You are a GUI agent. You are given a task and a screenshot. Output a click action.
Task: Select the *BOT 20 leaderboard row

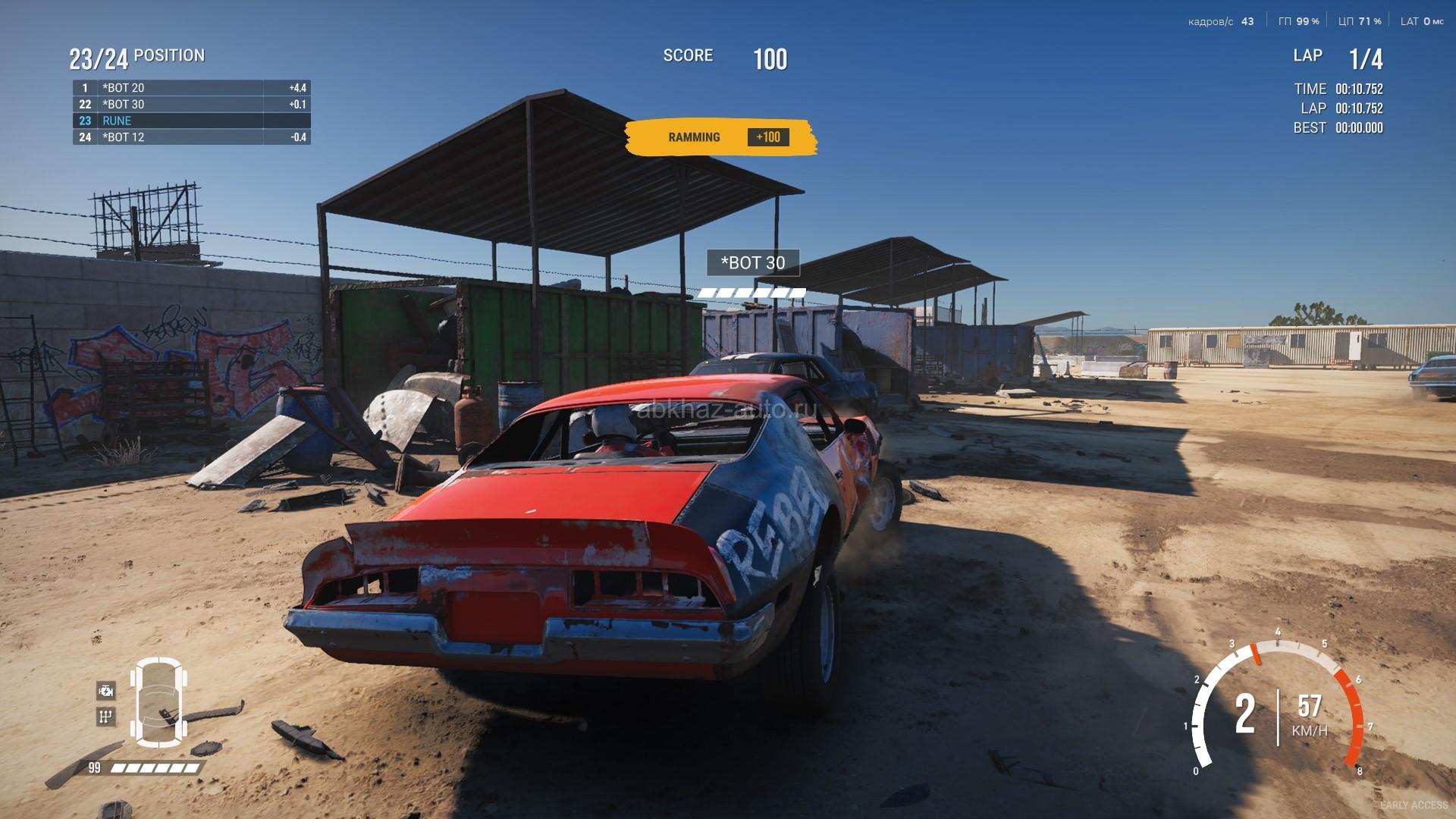(191, 88)
